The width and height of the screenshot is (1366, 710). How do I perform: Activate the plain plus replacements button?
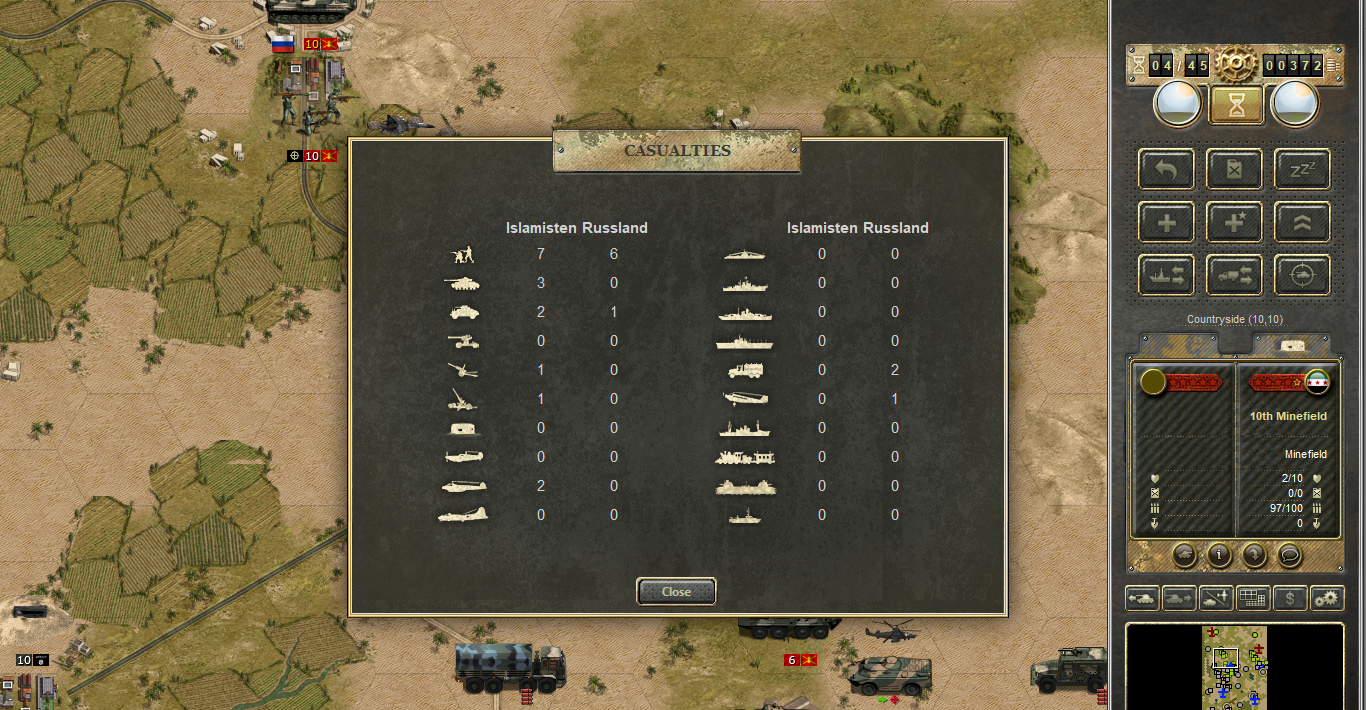[x=1166, y=222]
